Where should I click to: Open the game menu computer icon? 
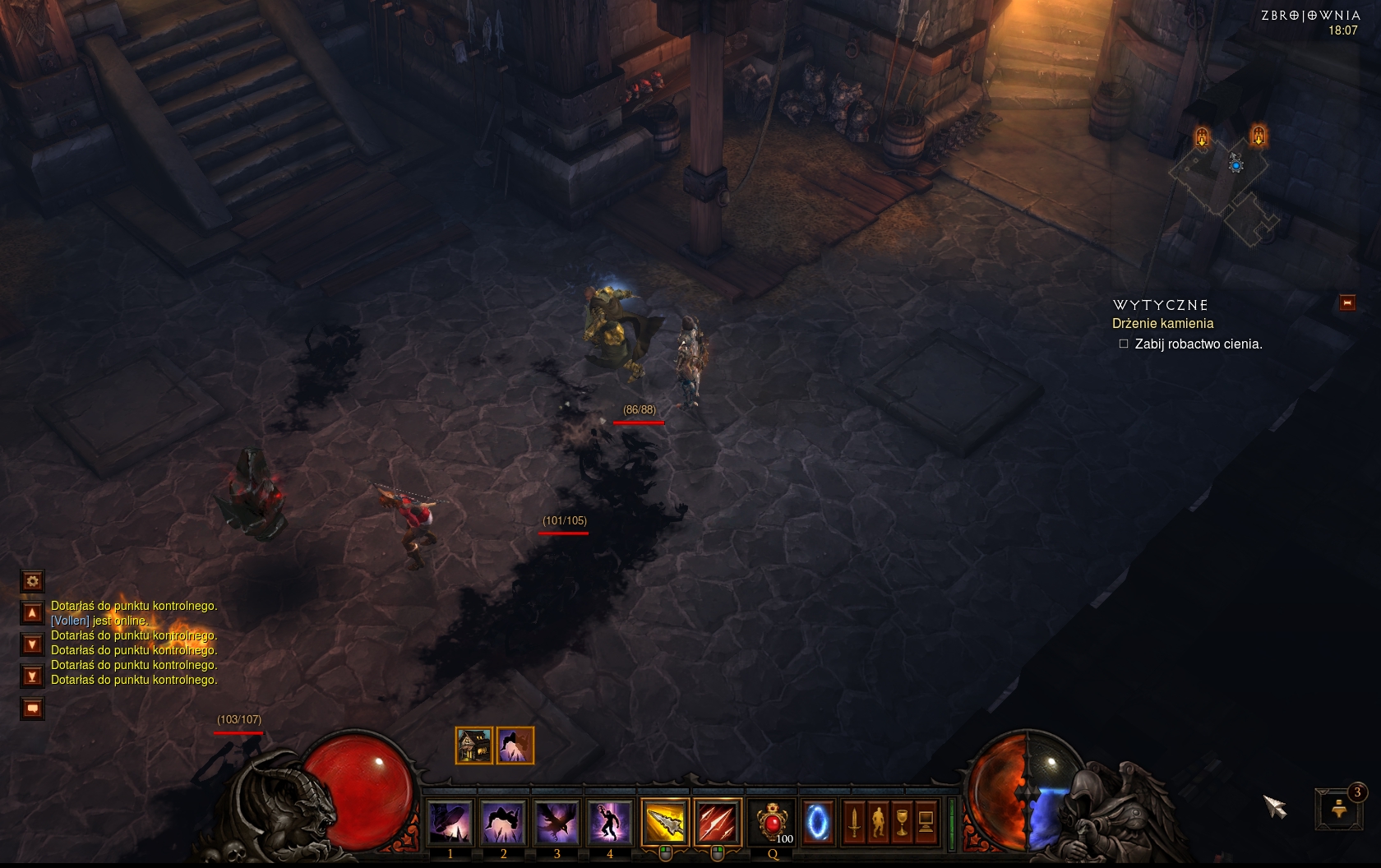[x=926, y=821]
